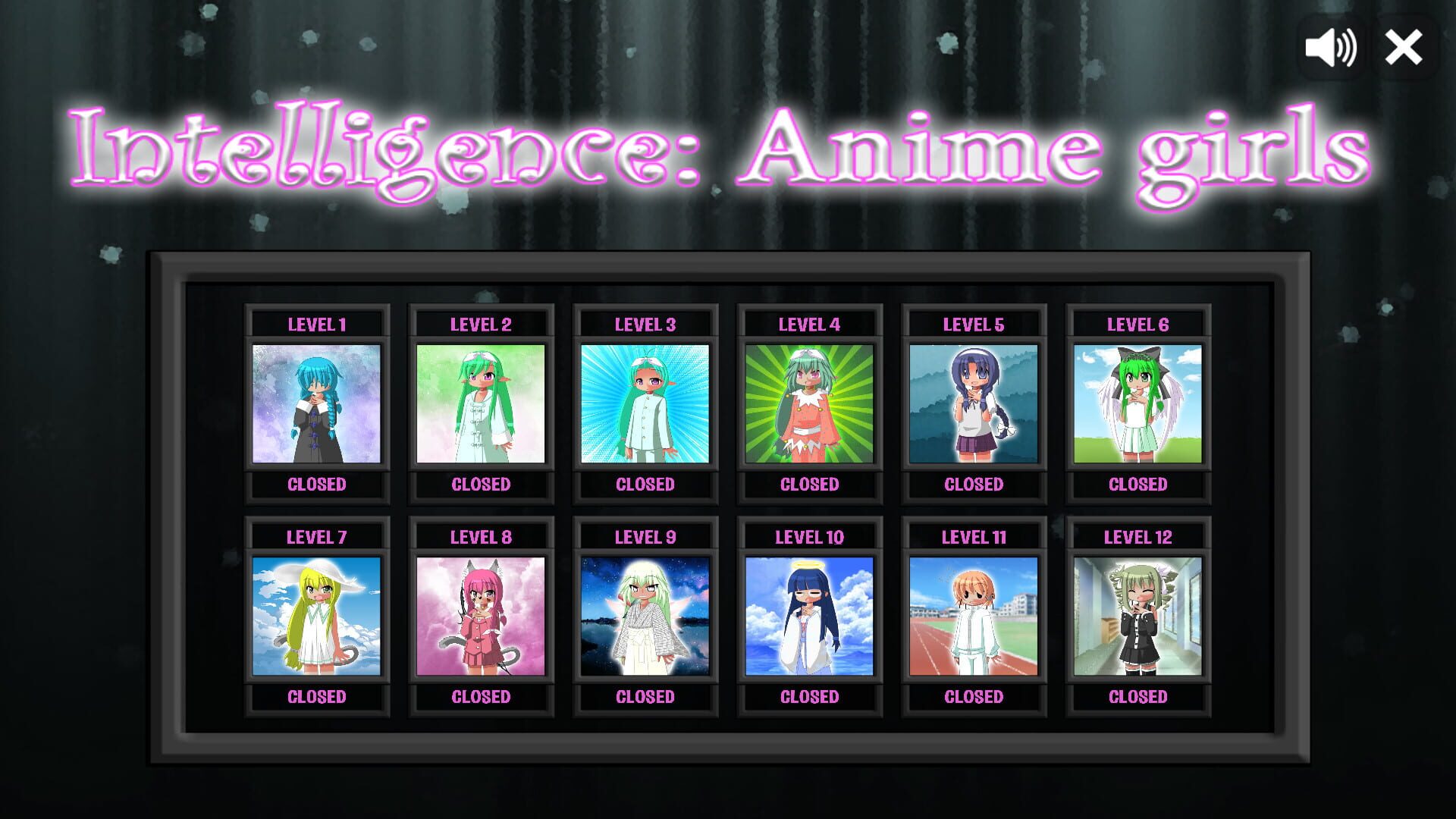This screenshot has height=819, width=1456.
Task: Select Level 4 girl in orange outfit
Action: [809, 404]
